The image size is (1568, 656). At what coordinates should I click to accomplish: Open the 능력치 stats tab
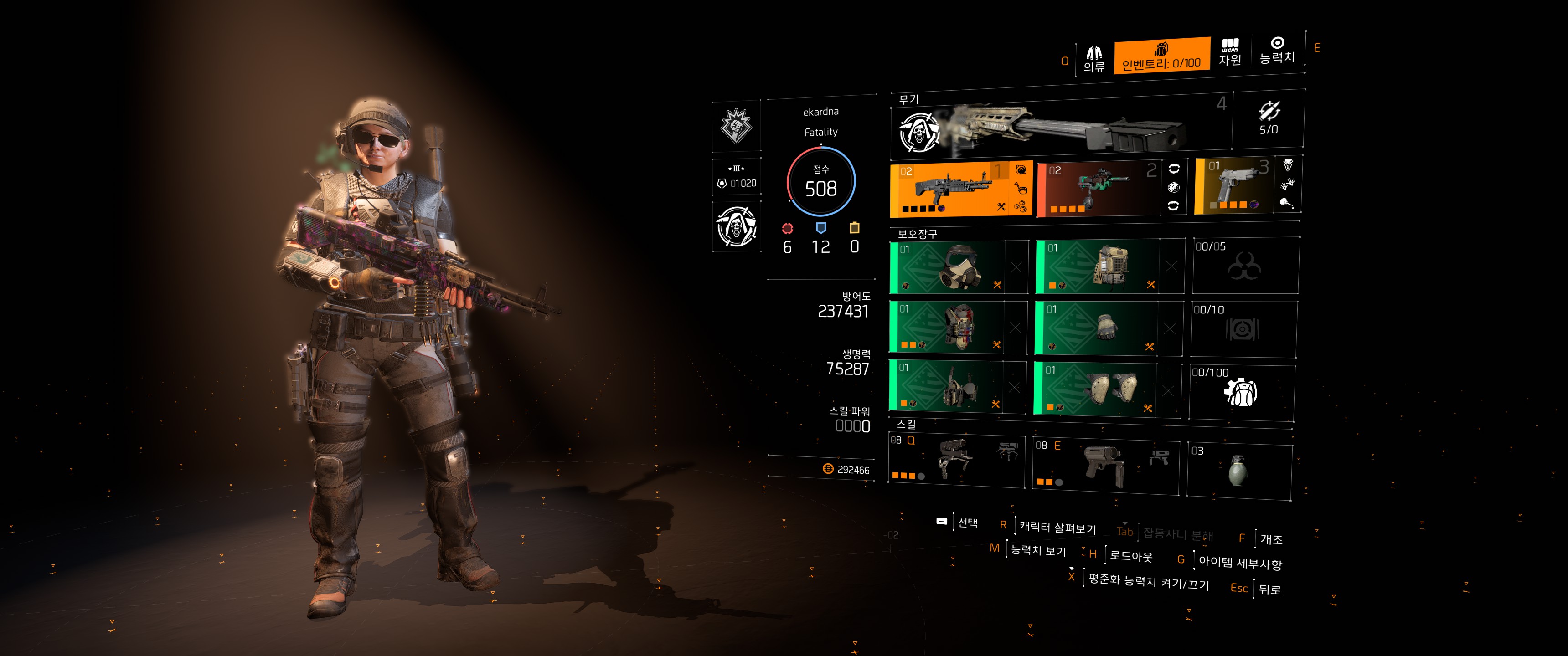click(x=1276, y=50)
